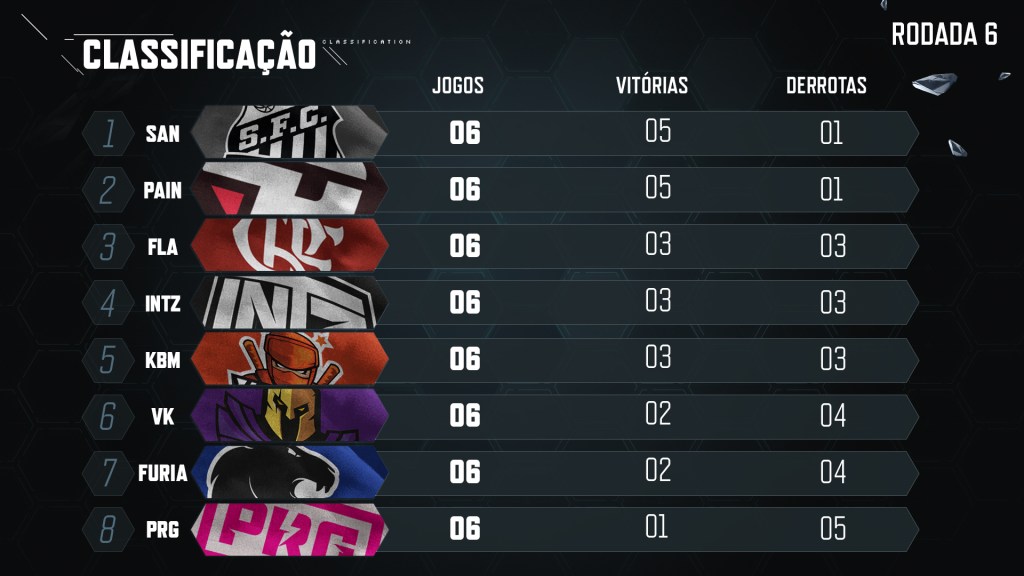Viewport: 1024px width, 576px height.
Task: Click the FLA team logo
Action: point(288,246)
